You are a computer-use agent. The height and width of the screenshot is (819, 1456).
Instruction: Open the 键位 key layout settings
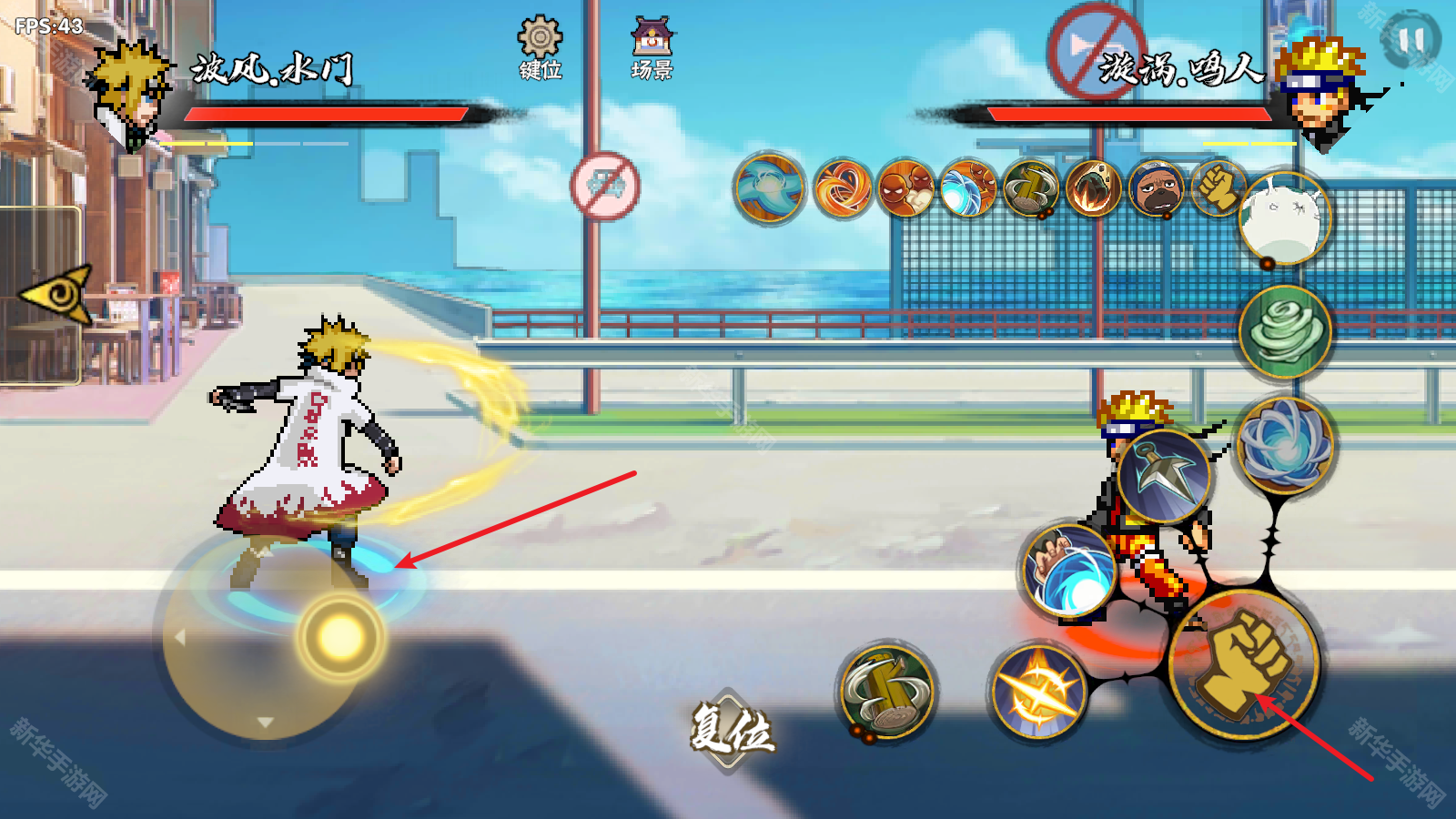coord(540,47)
